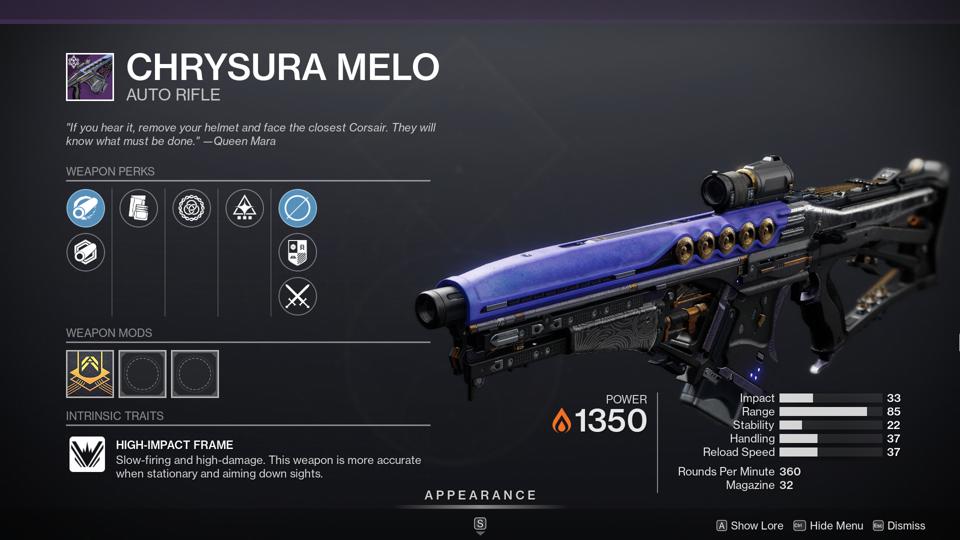Inspect the High-Impact Frame intrinsic trait icon

tap(87, 455)
